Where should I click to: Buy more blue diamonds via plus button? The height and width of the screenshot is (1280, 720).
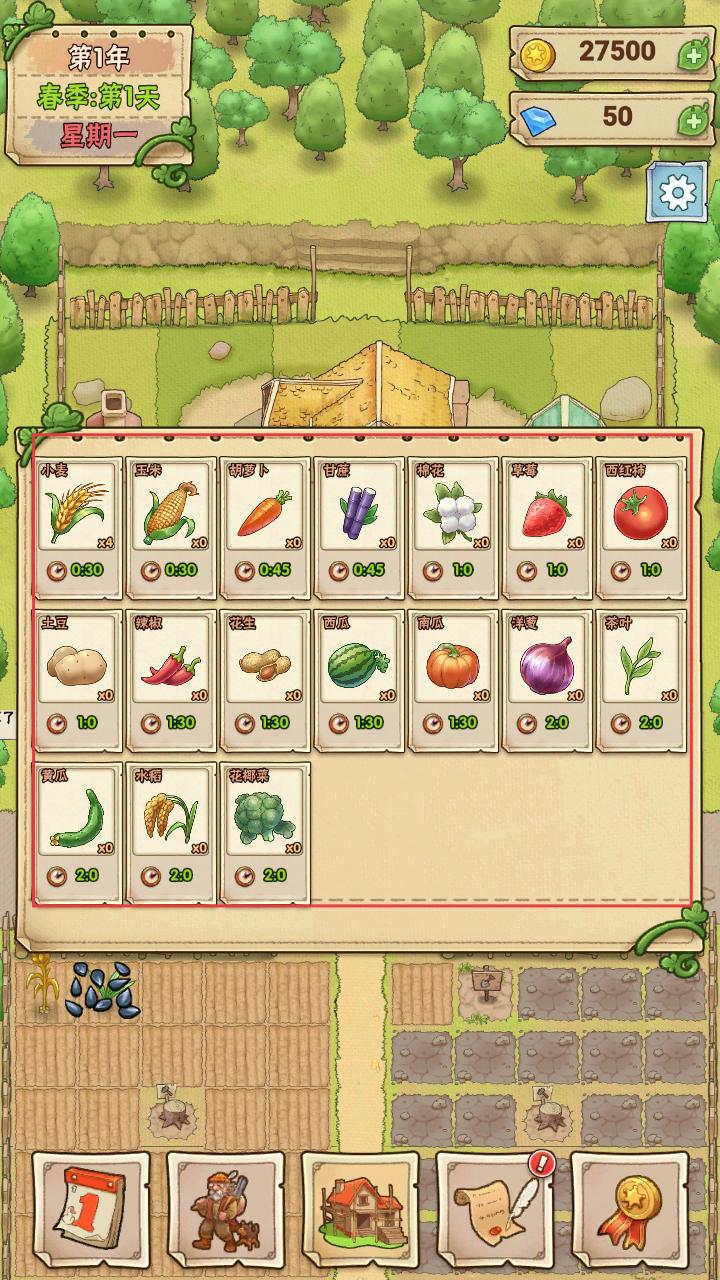pyautogui.click(x=693, y=120)
